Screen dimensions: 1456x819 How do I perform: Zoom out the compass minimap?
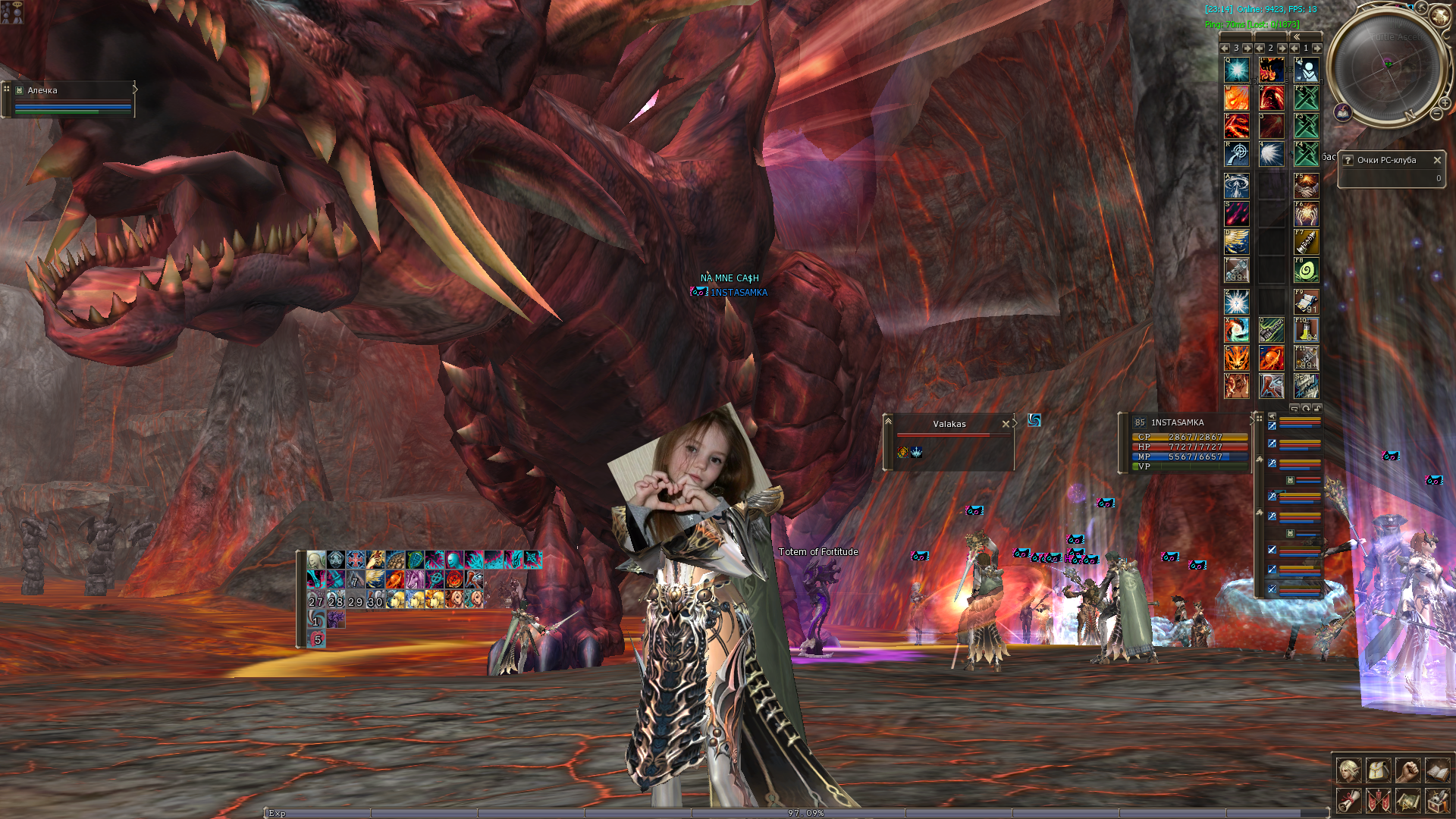click(x=1436, y=114)
